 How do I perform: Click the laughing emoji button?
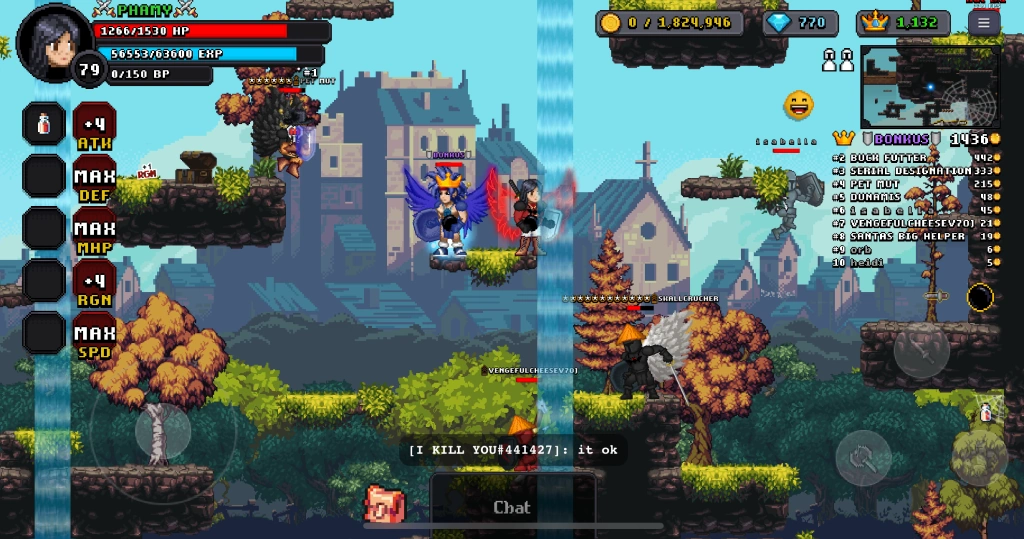coord(798,104)
